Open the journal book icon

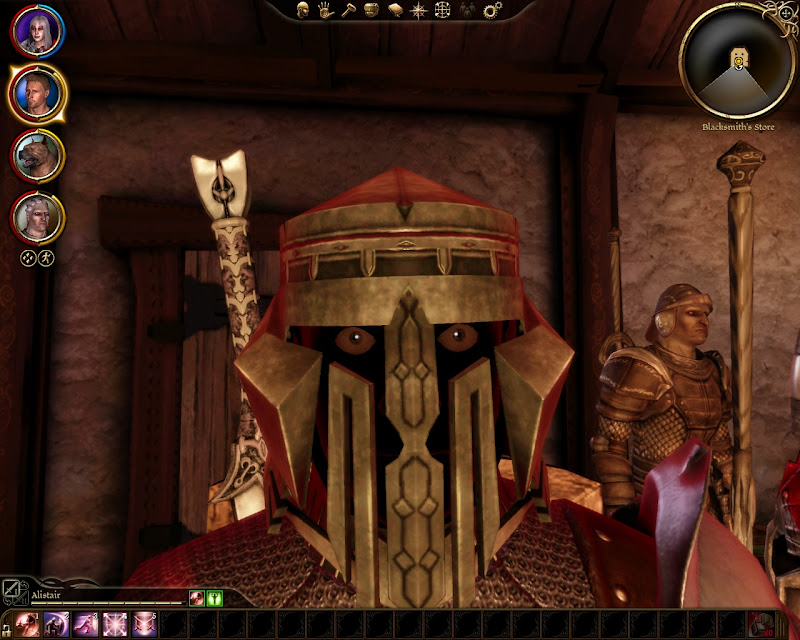click(x=395, y=10)
